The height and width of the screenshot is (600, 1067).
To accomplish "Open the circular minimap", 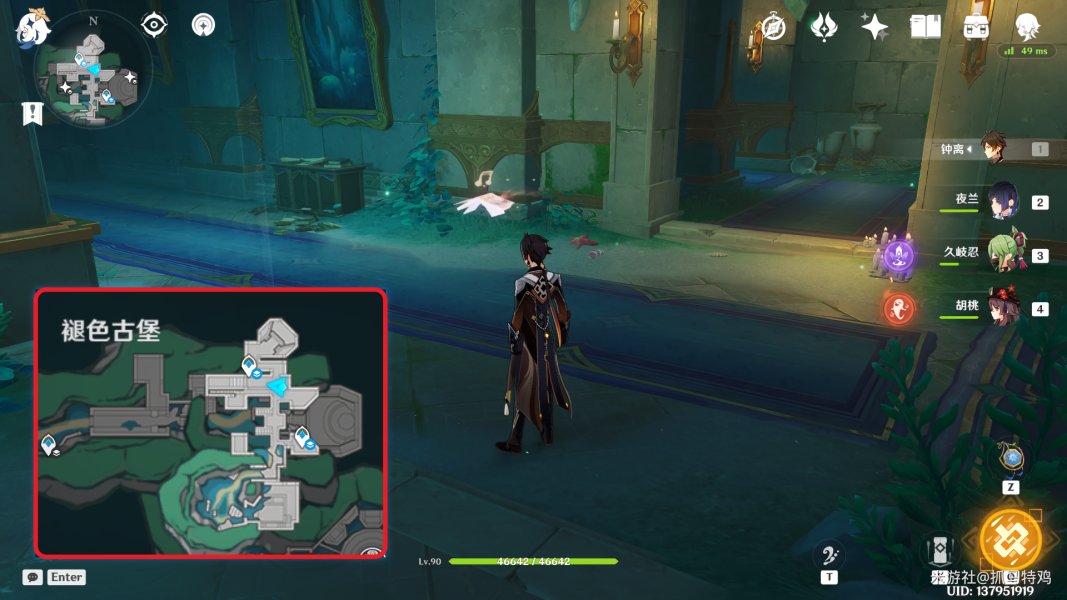I will [93, 82].
